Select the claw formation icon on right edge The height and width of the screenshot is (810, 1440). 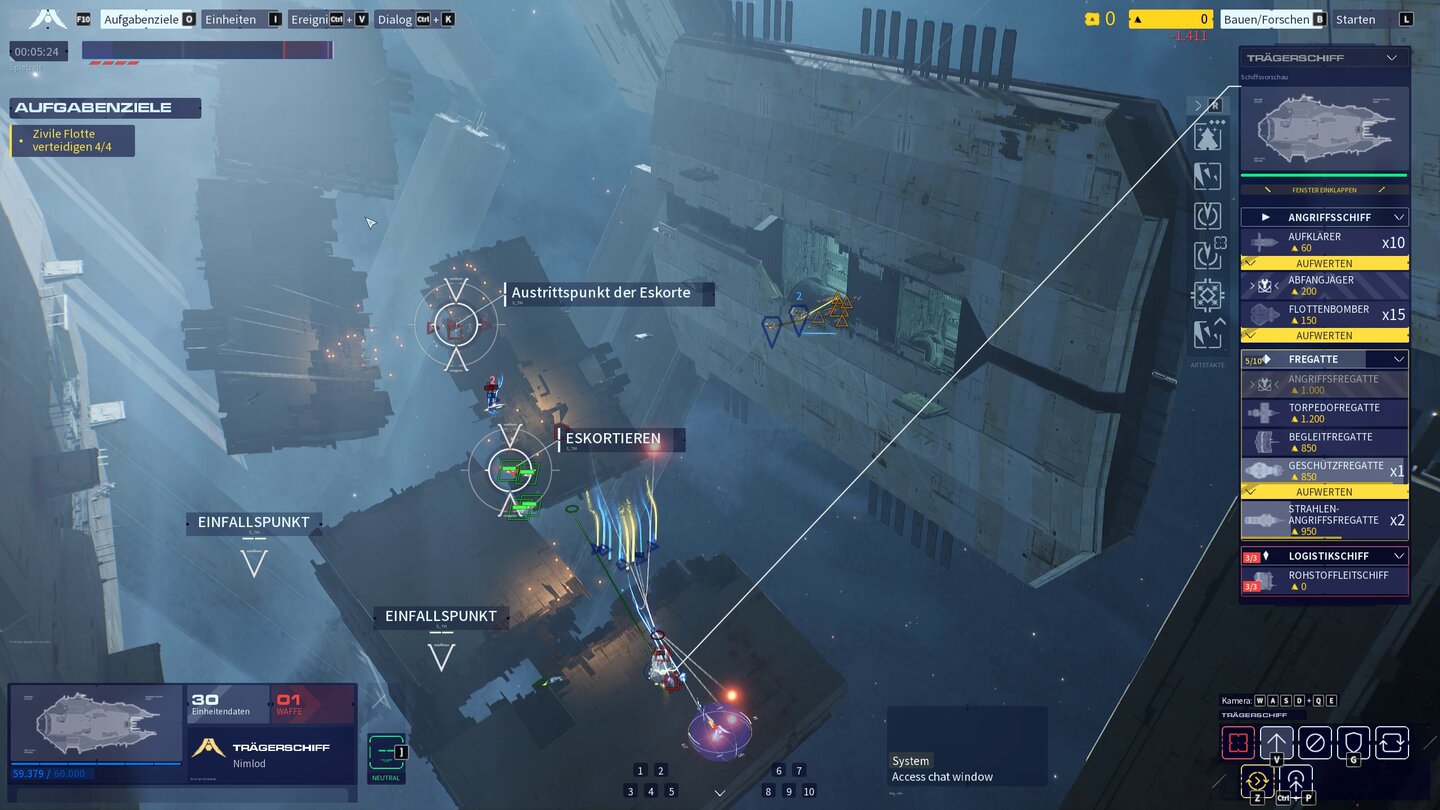coord(1208,176)
